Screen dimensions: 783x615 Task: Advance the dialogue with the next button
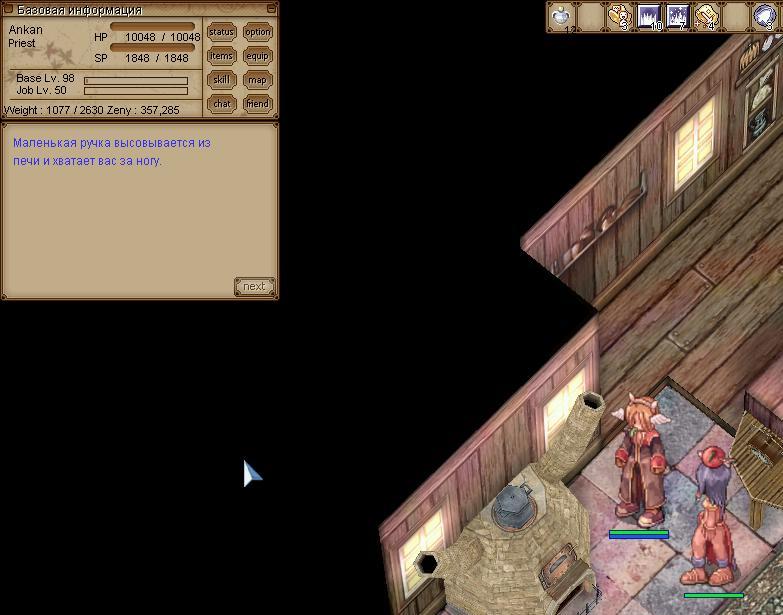click(x=254, y=287)
